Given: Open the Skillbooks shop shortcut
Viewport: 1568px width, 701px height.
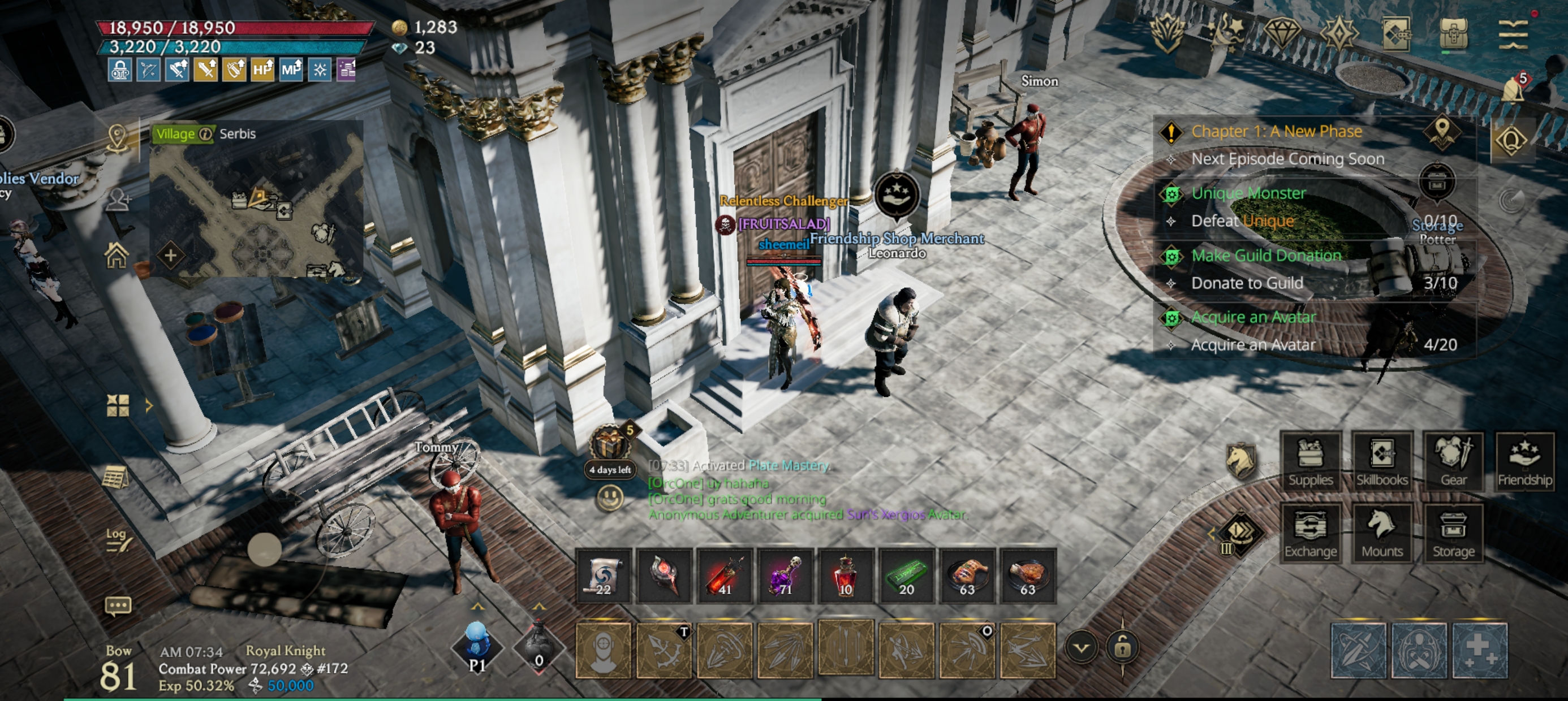Looking at the screenshot, I should click(1382, 461).
